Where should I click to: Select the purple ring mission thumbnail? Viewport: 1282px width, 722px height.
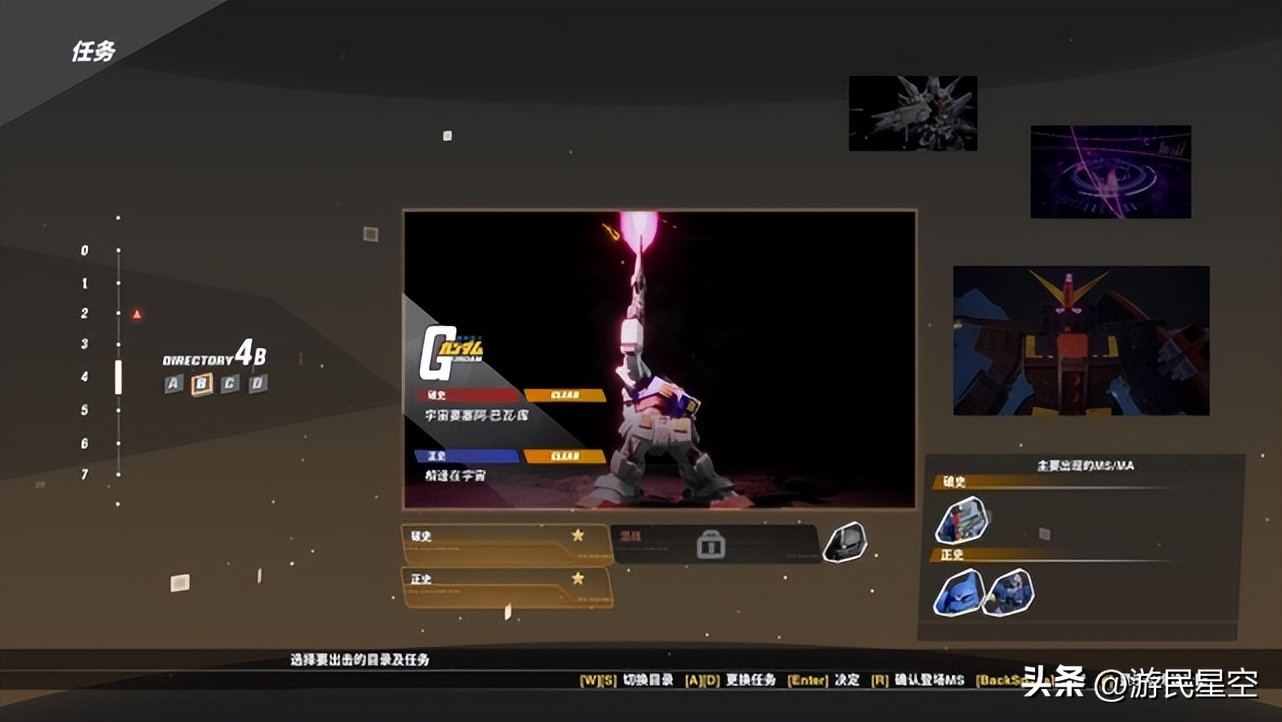click(x=1110, y=171)
